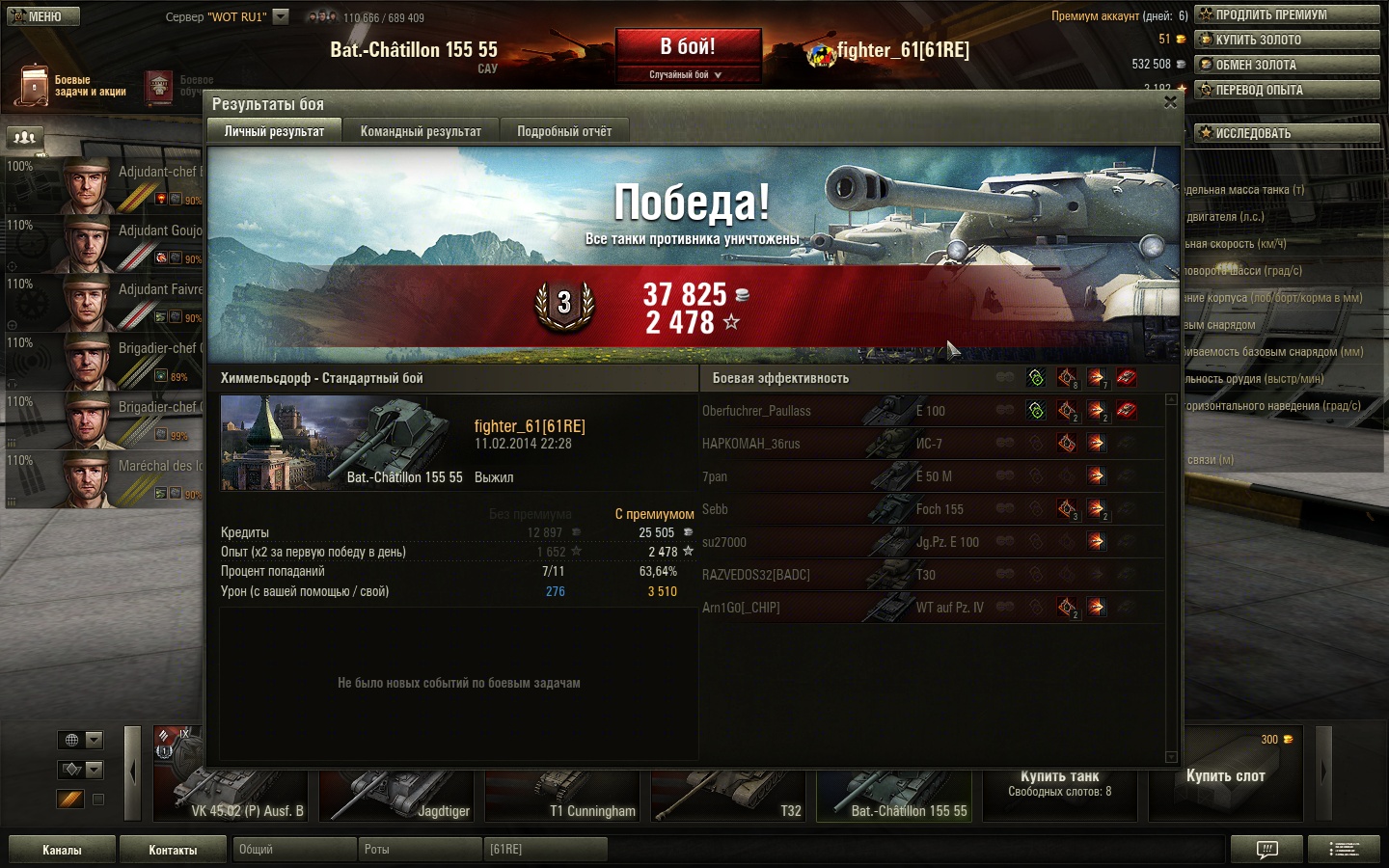Open the main МЕНЮ button
This screenshot has width=1389, height=868.
point(42,16)
